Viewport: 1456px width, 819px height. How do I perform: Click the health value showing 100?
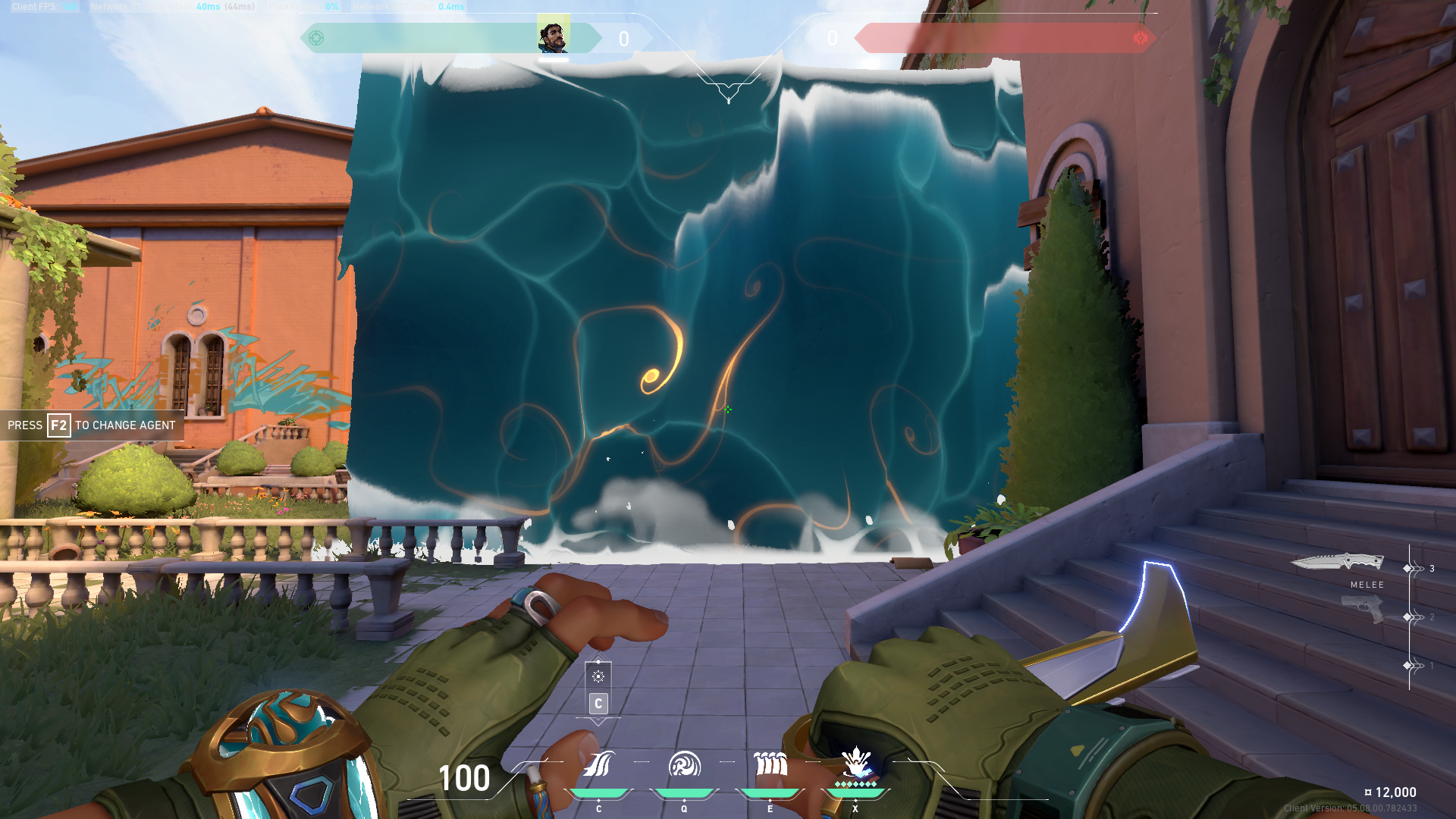pos(464,779)
